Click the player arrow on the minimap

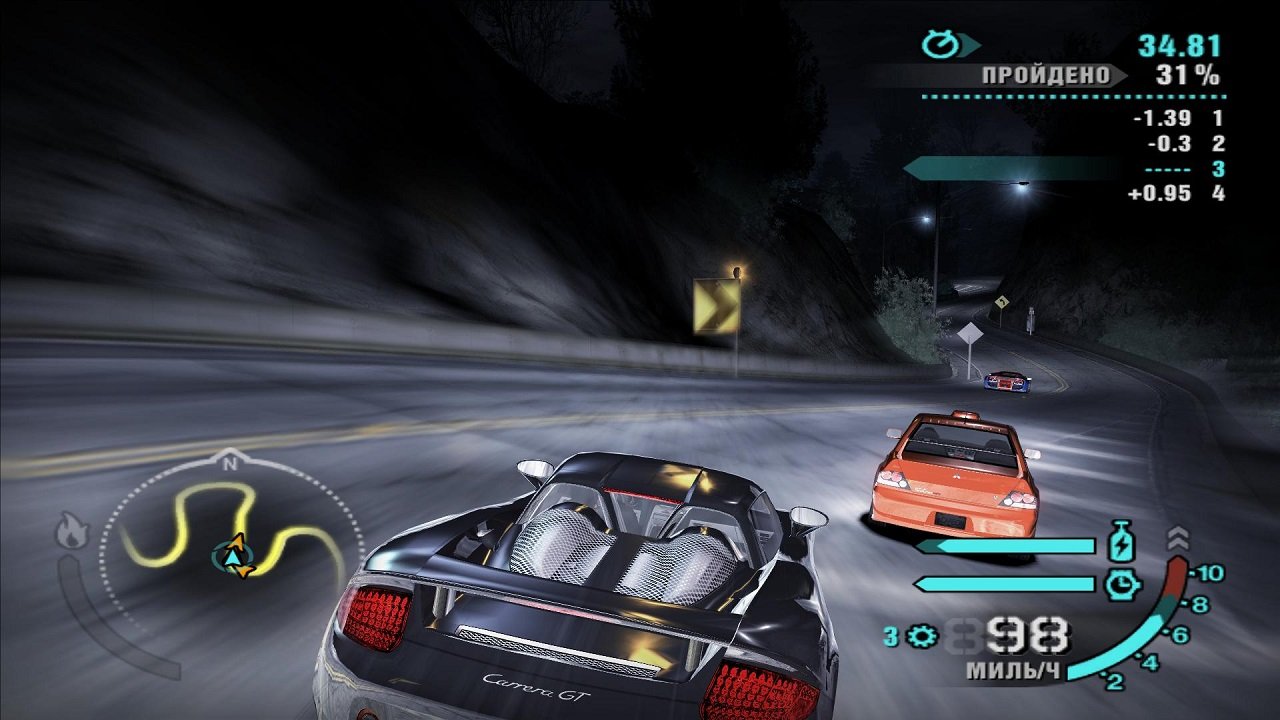[232, 559]
